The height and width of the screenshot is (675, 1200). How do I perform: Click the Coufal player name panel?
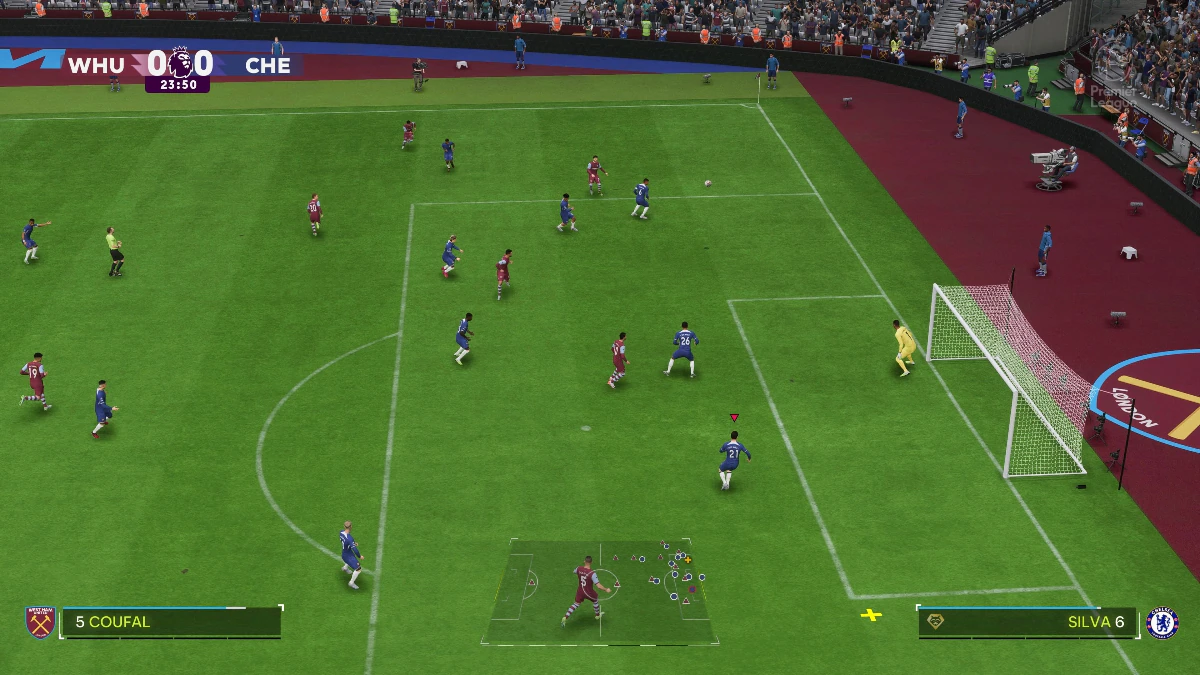[x=171, y=622]
